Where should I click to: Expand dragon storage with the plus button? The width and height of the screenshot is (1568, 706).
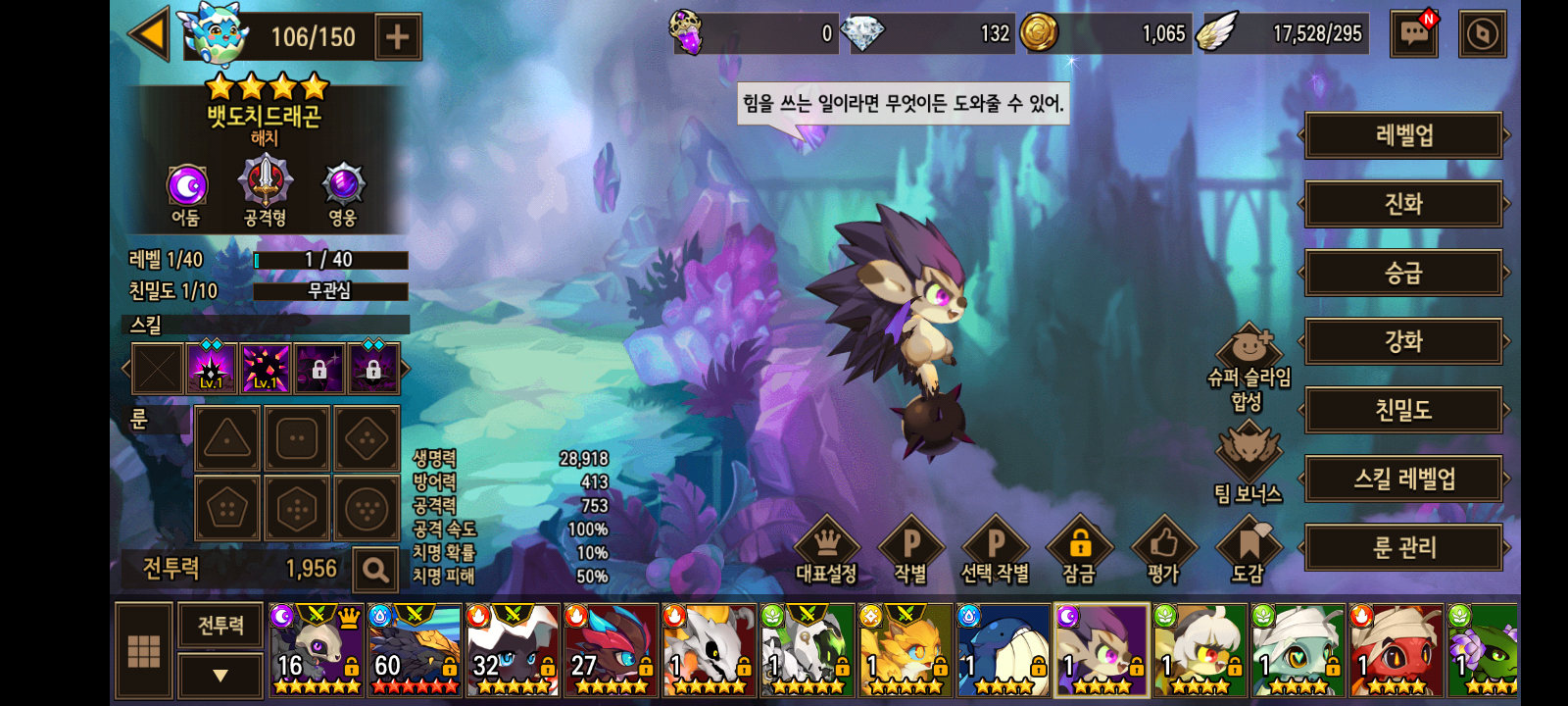[398, 37]
